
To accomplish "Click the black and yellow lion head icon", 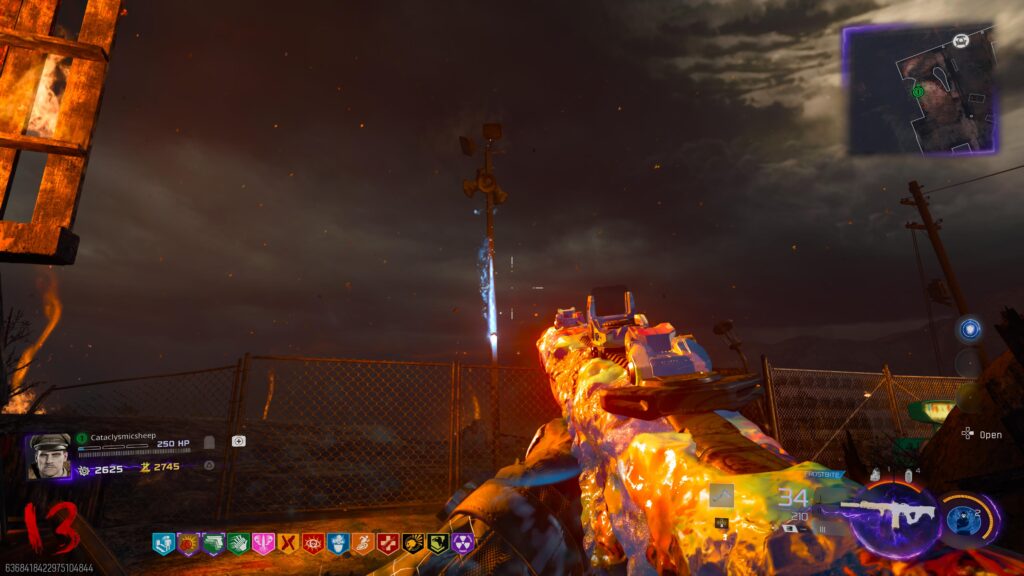I will coord(413,544).
